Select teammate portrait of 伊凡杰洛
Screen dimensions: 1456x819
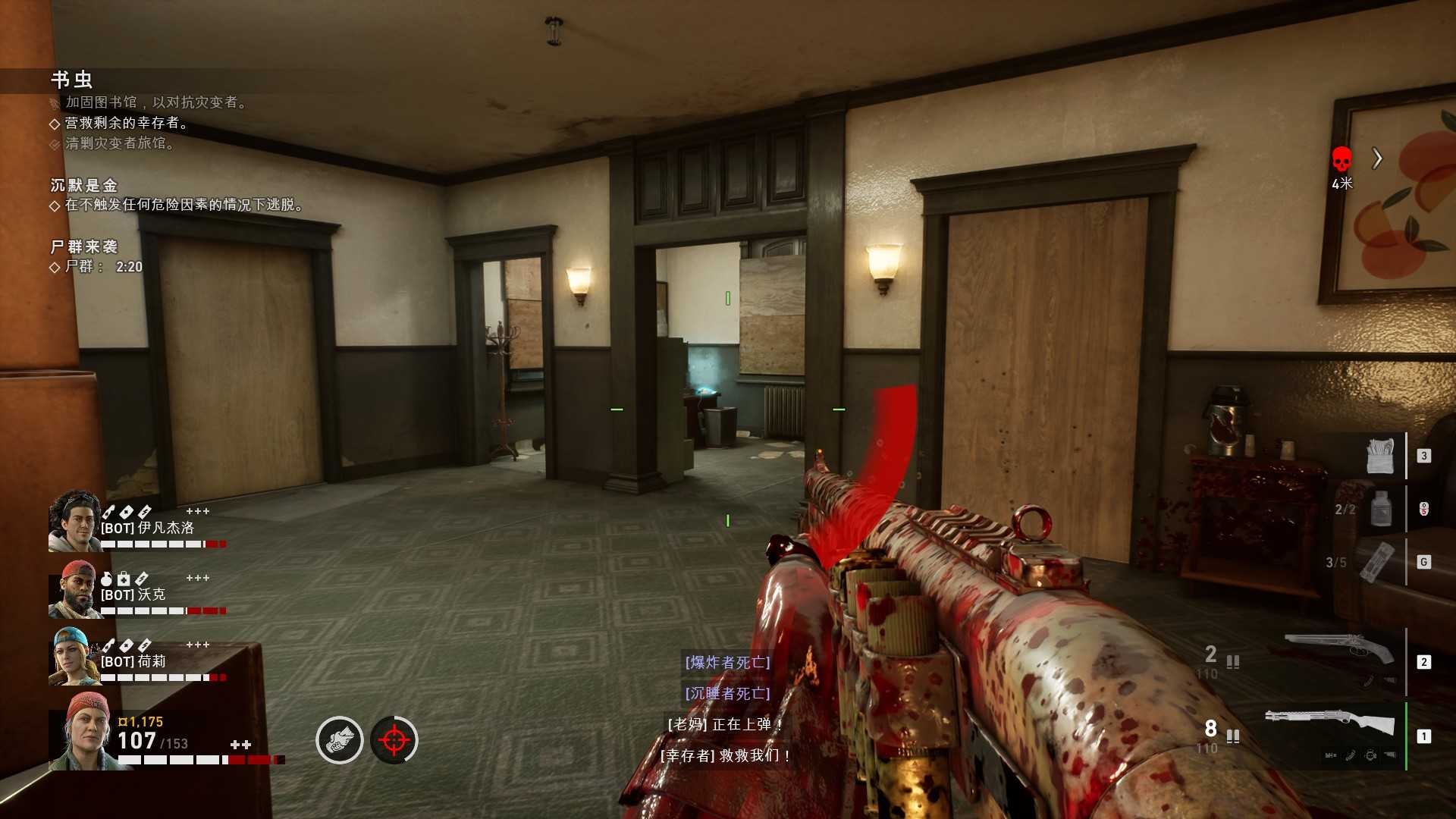point(74,521)
